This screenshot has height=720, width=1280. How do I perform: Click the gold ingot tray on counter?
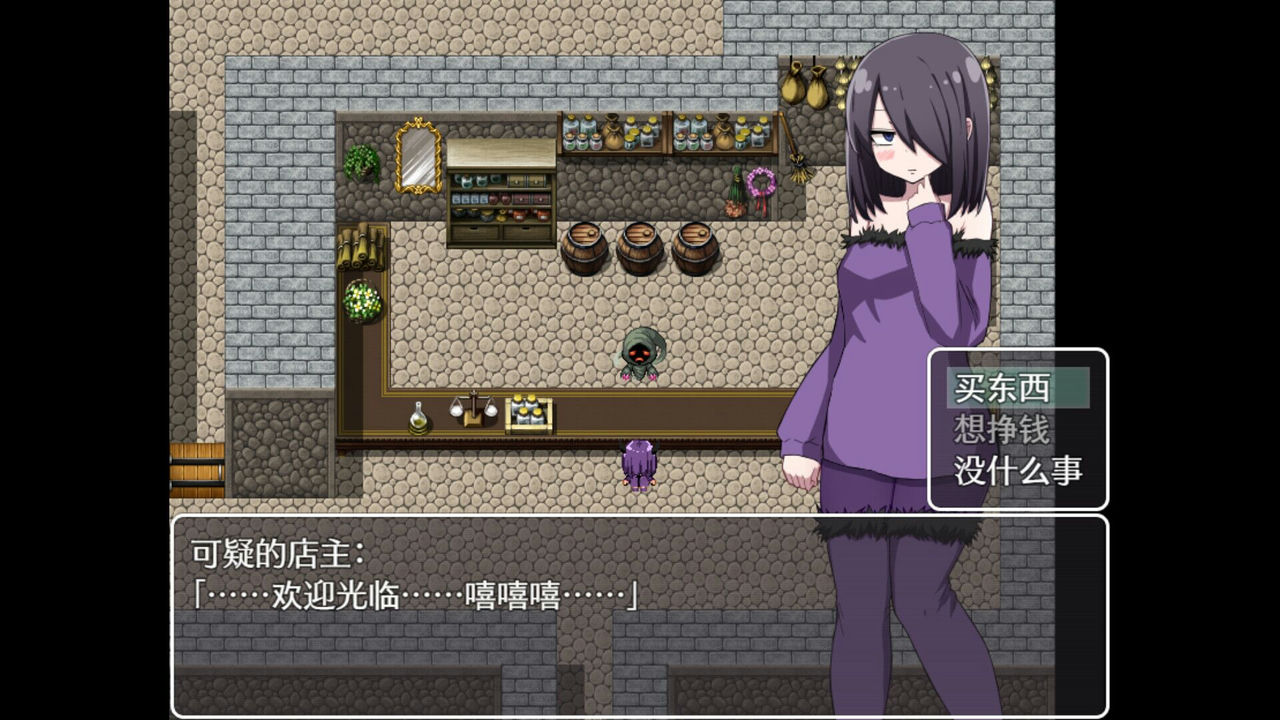tap(527, 413)
